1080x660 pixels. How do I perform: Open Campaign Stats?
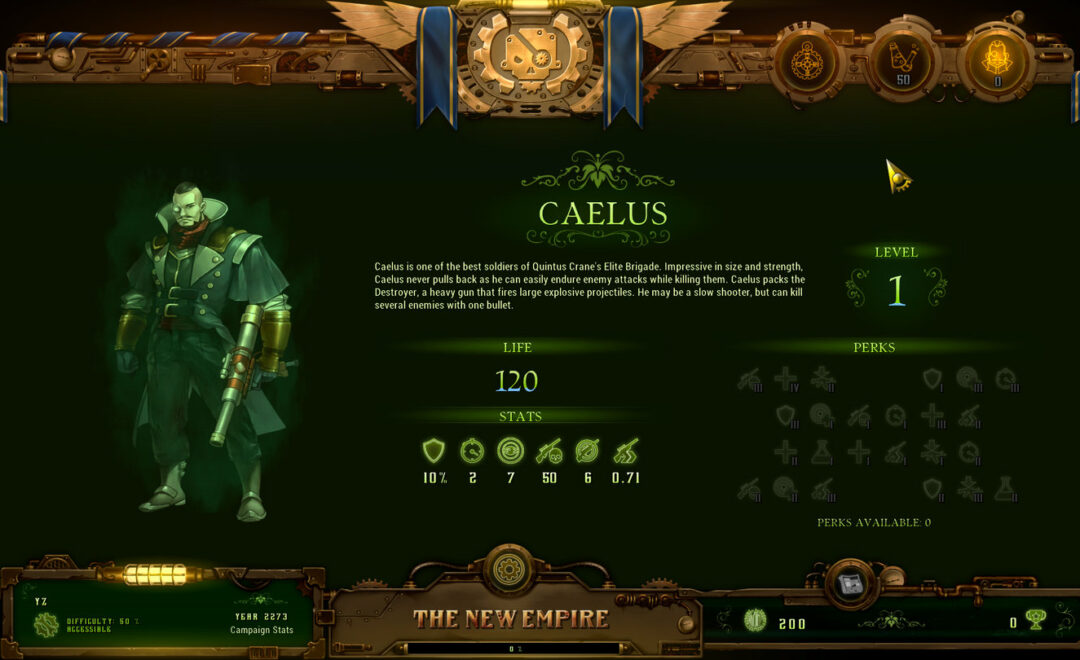coord(262,630)
